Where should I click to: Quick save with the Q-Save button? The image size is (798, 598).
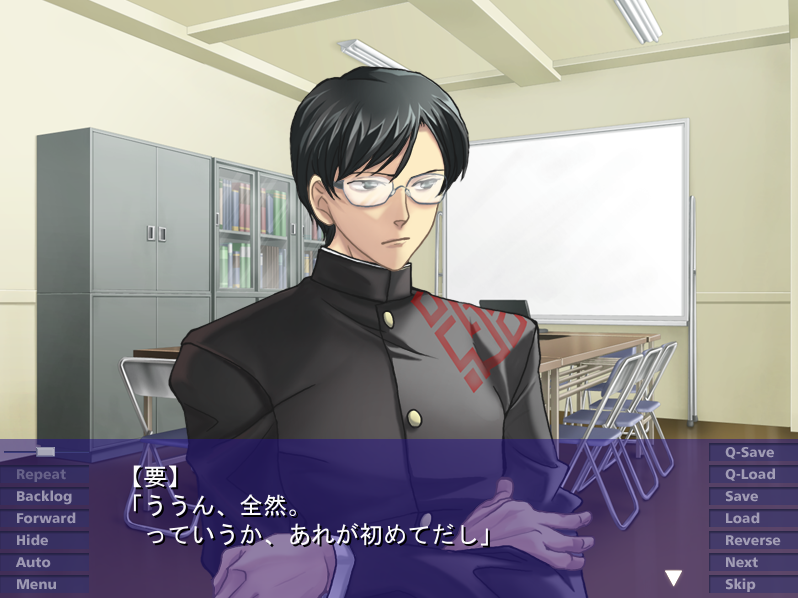750,453
